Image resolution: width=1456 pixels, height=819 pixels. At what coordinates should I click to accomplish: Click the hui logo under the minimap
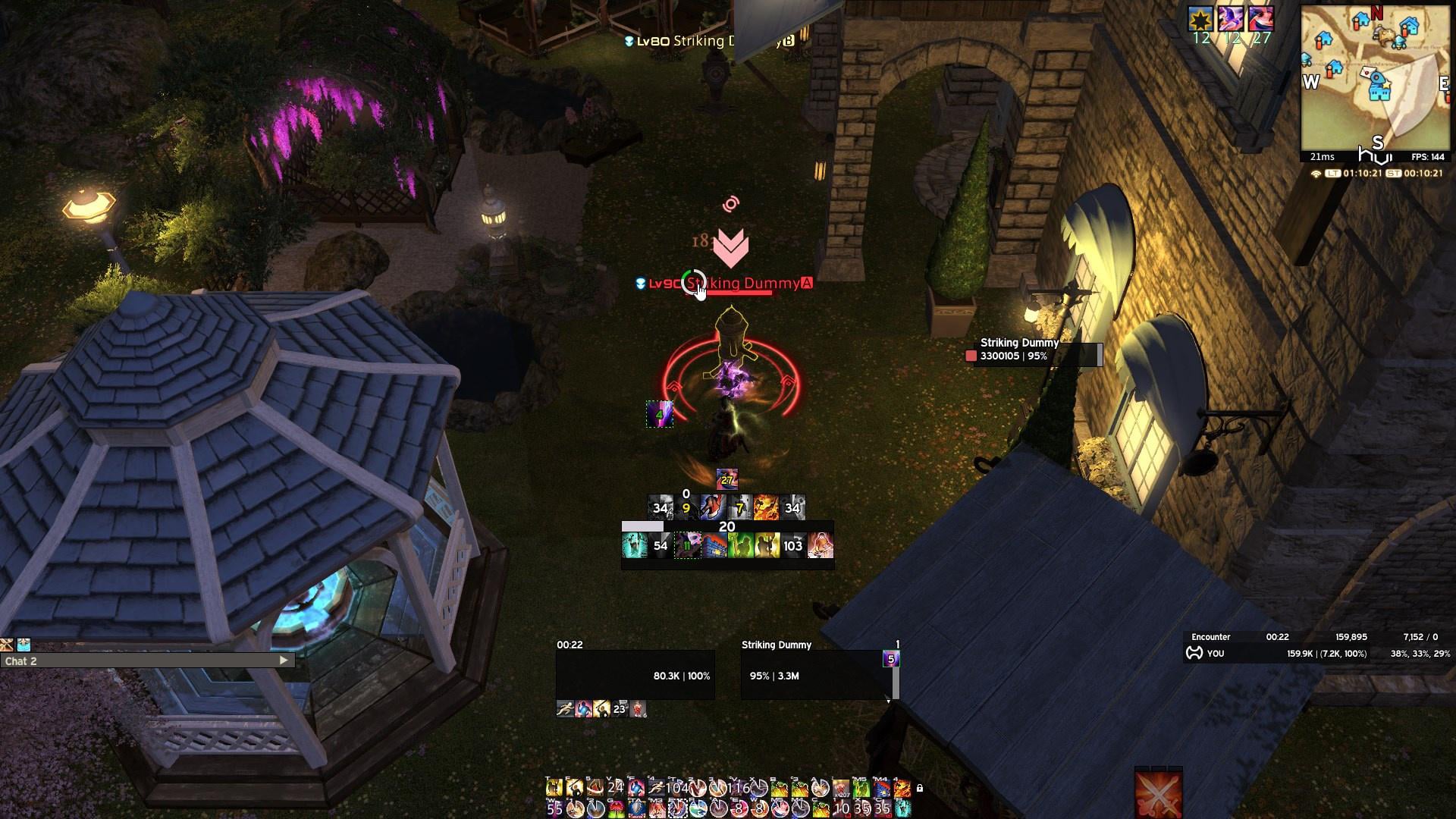[1375, 156]
